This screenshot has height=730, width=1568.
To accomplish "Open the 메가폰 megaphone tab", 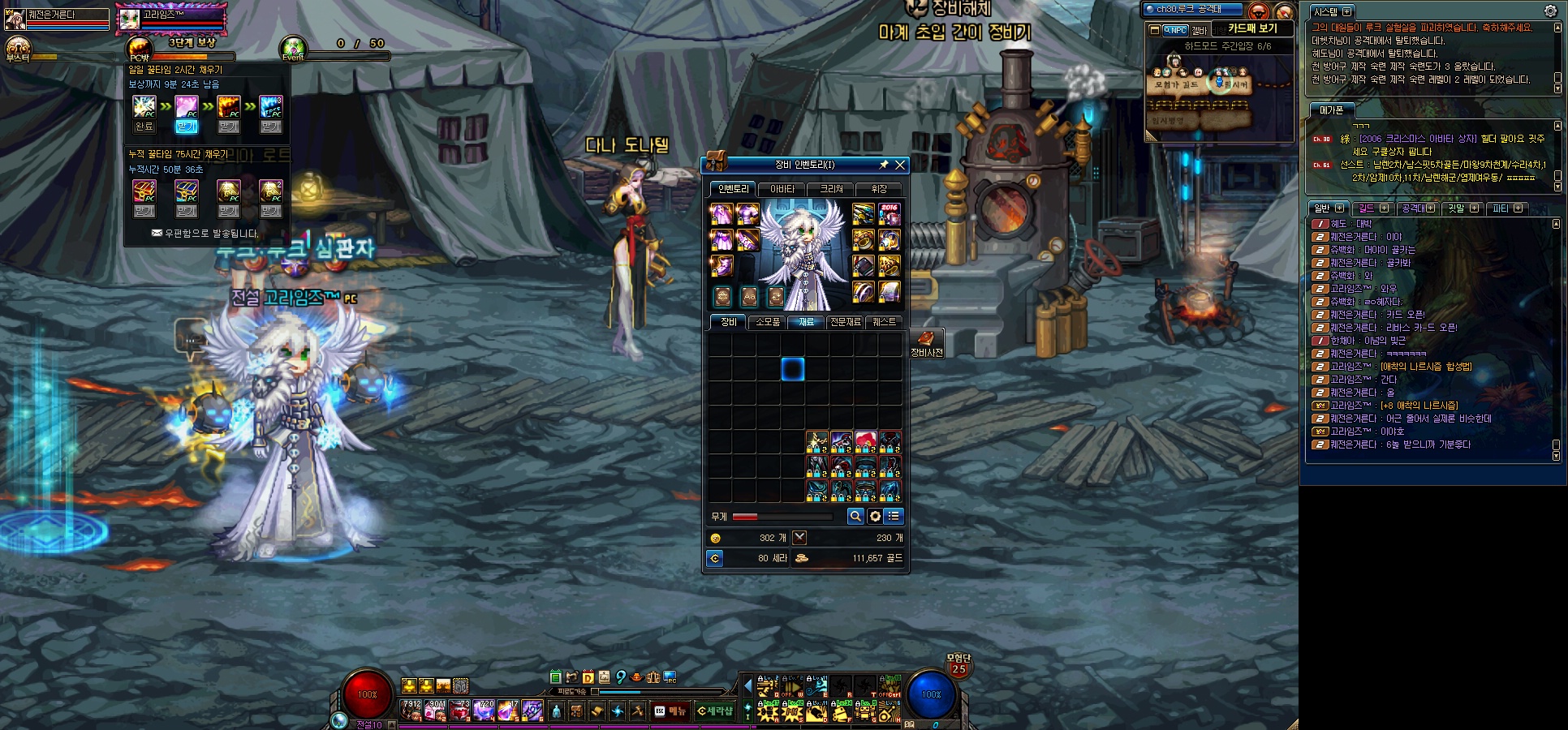I will coord(1331,110).
